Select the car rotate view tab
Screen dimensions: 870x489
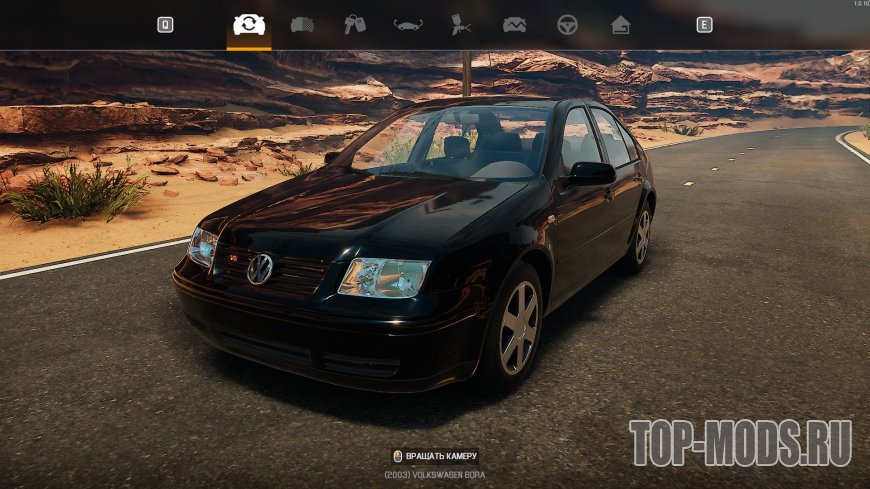coord(249,25)
